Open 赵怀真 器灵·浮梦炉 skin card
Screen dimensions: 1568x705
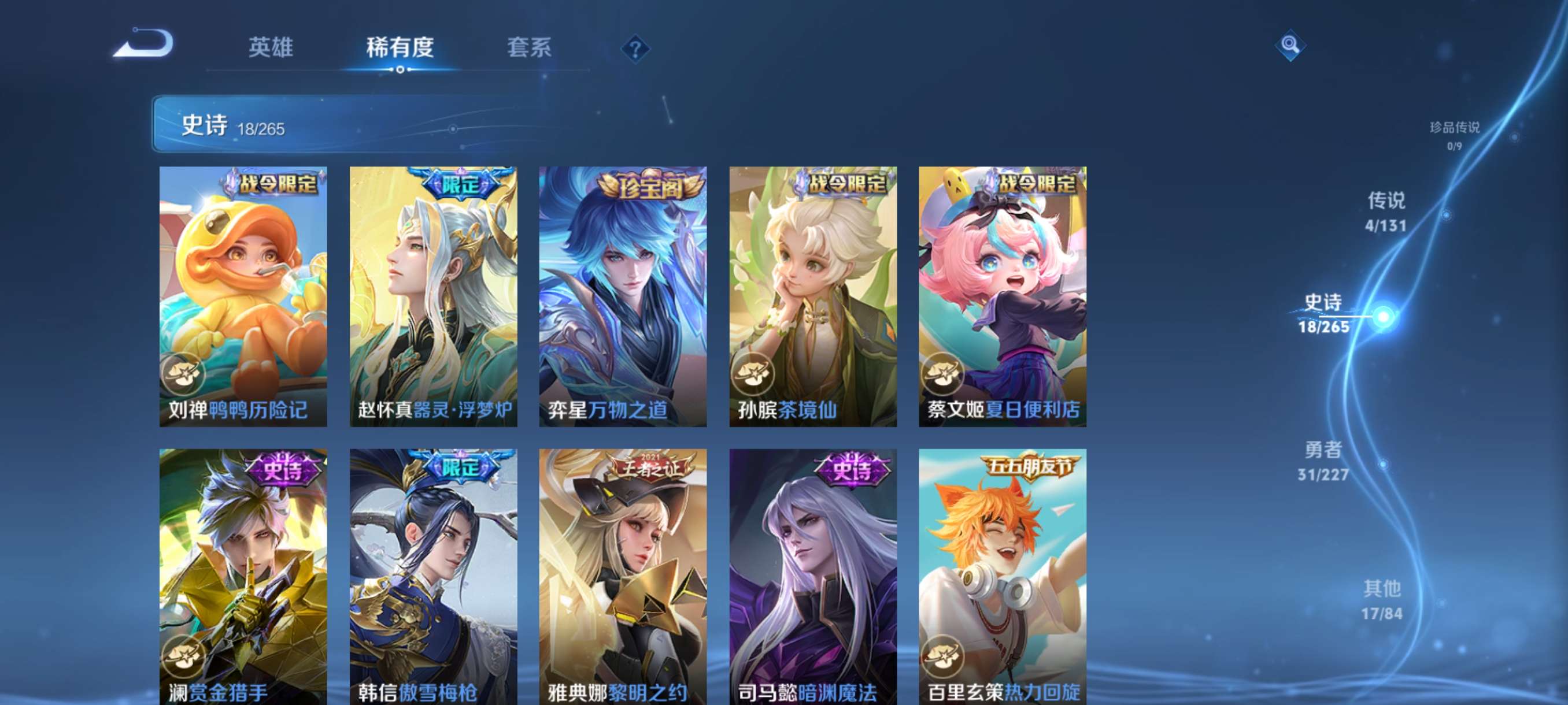pyautogui.click(x=433, y=296)
